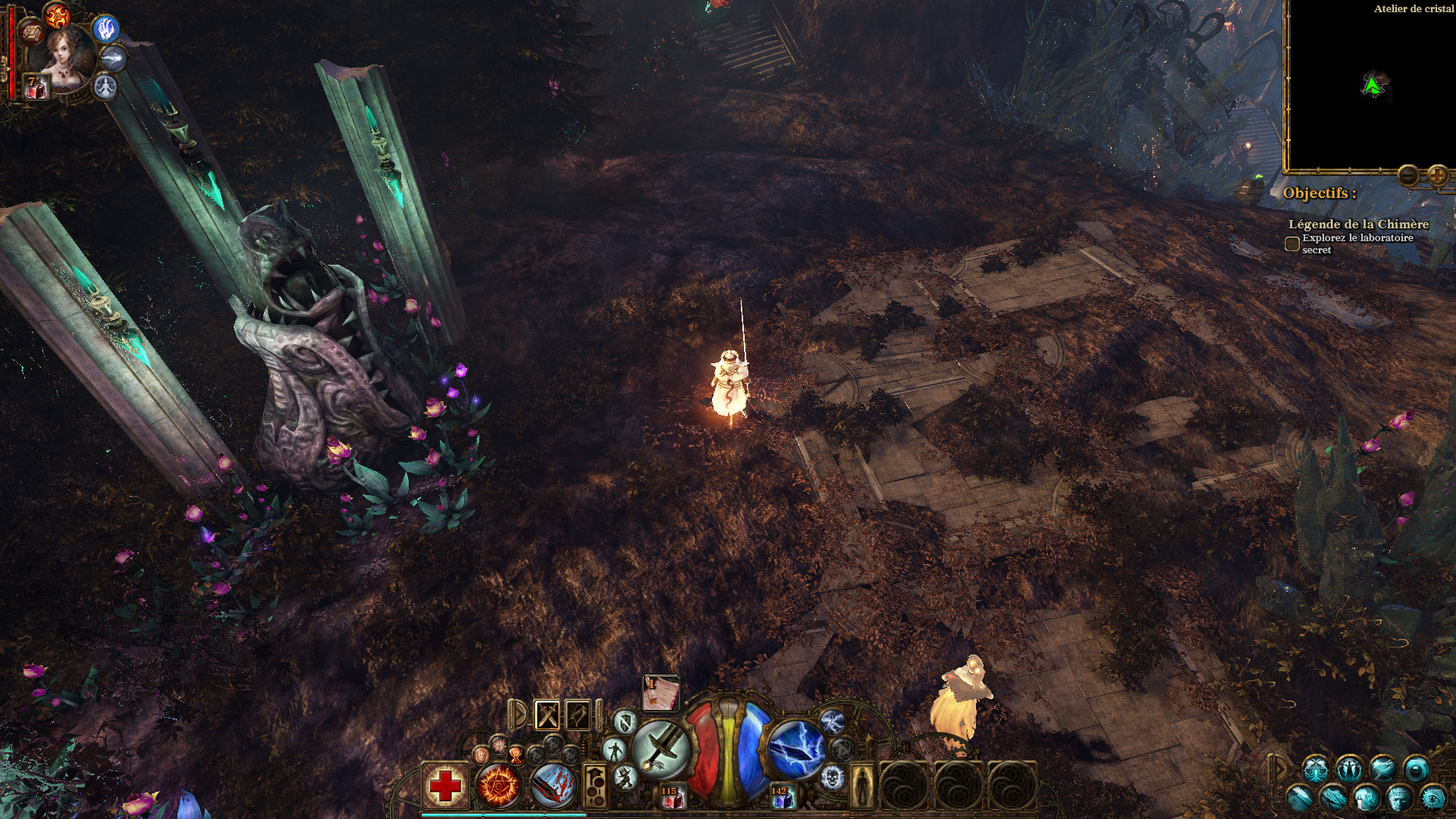Viewport: 1456px width, 819px height.
Task: Activate the blue lightning blade skill
Action: point(796,749)
